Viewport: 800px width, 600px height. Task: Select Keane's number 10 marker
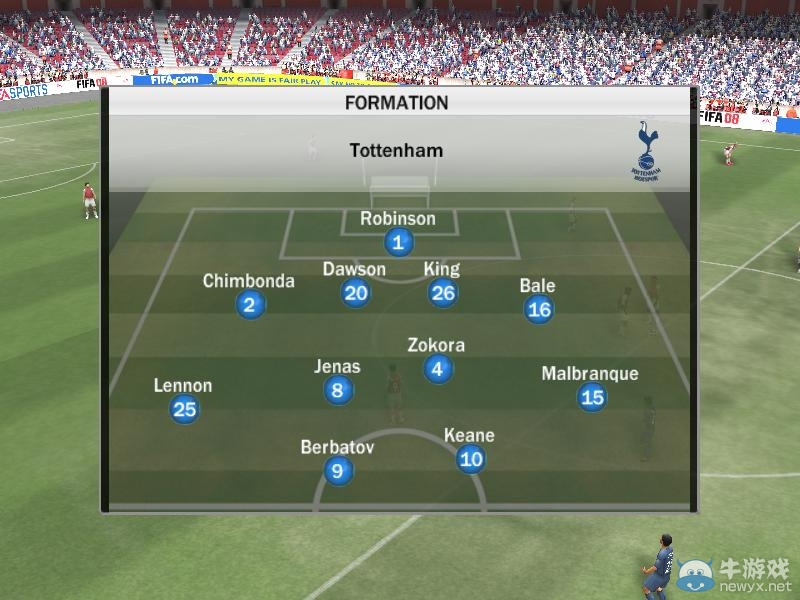tap(470, 459)
